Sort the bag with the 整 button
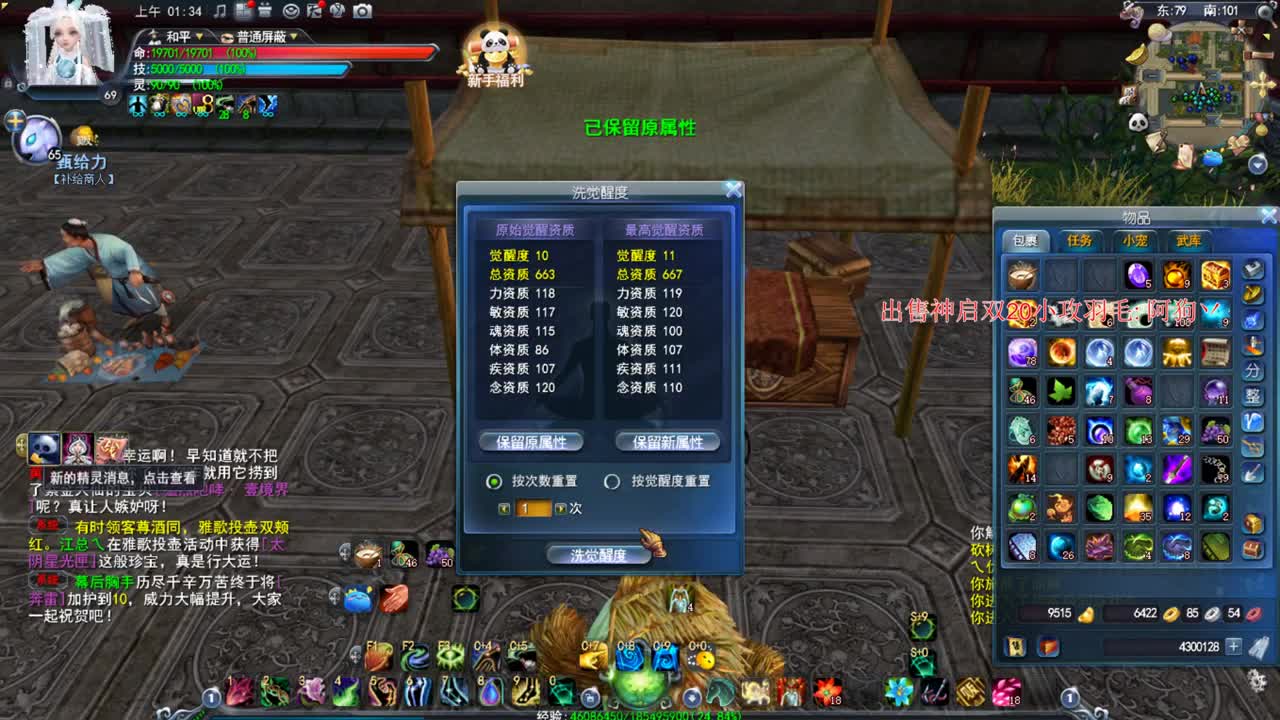 [x=1254, y=394]
